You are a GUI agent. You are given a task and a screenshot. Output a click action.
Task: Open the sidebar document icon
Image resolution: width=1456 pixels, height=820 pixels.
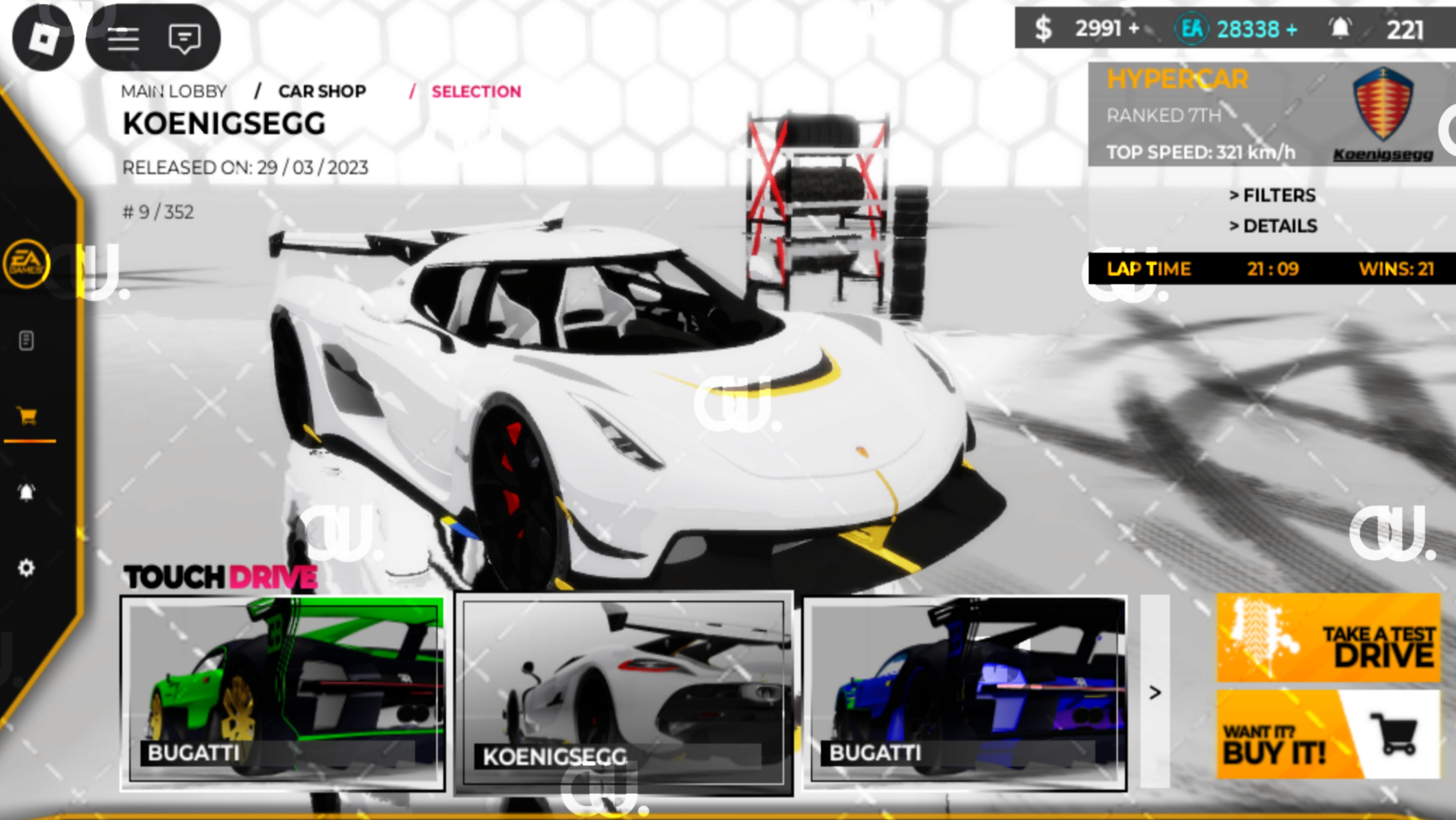(26, 340)
